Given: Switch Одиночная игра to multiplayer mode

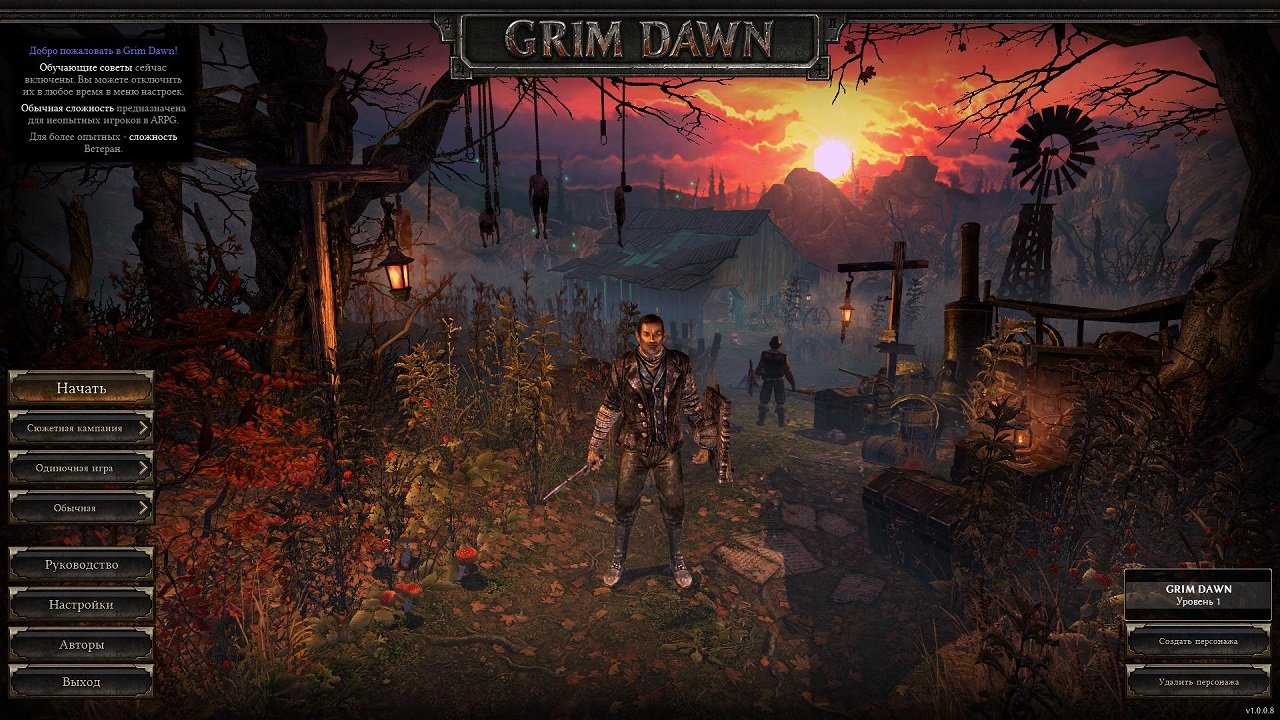Looking at the screenshot, I should pos(79,467).
